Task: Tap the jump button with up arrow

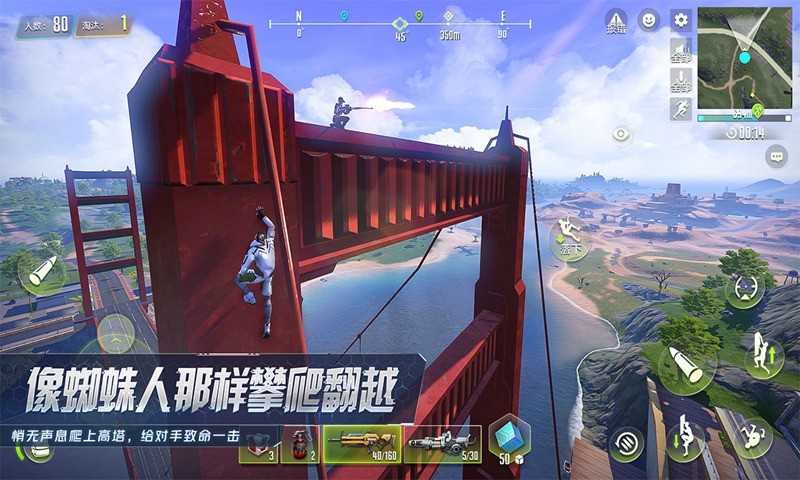Action: click(764, 356)
